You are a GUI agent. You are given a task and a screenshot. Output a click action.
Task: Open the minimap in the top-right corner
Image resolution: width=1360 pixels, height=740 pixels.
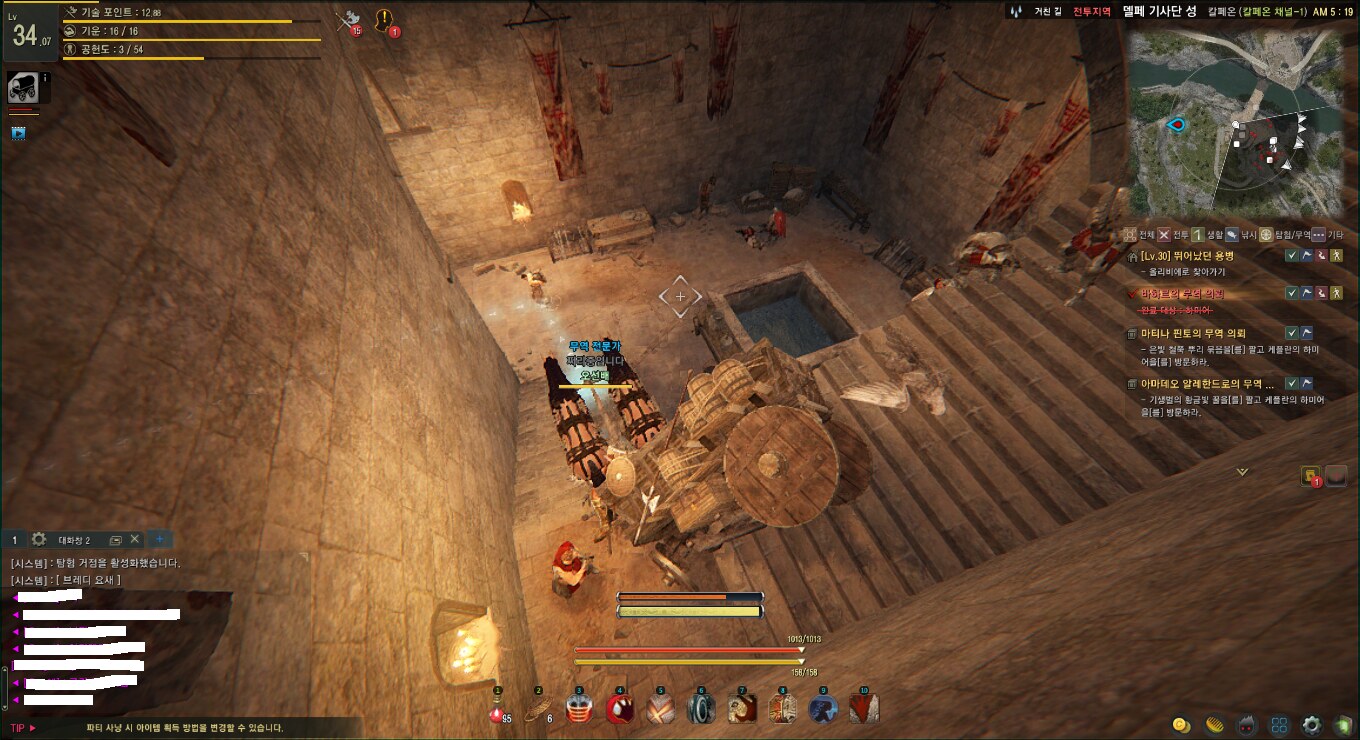click(1240, 122)
